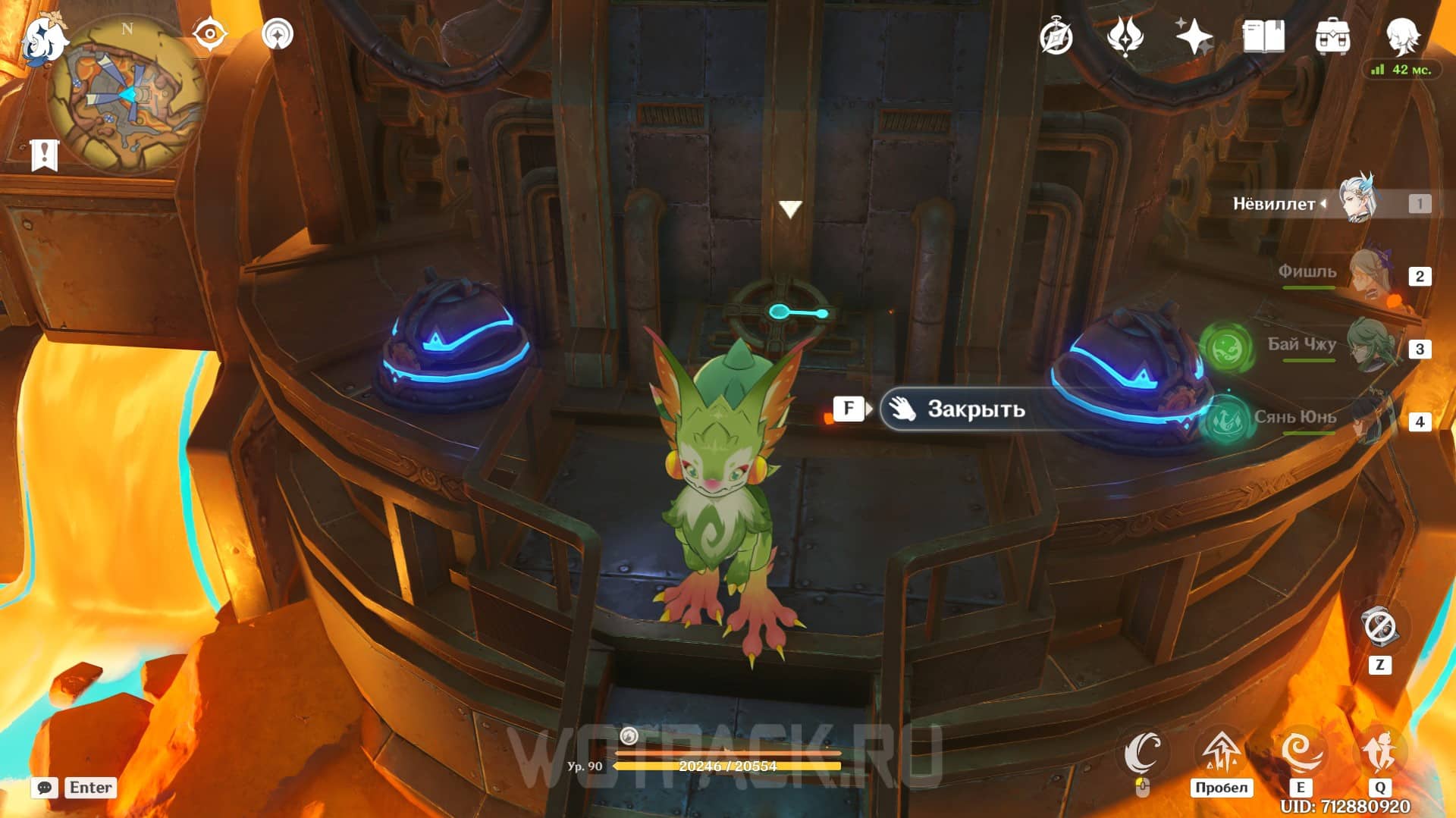
Task: Open the character profile icon
Action: [1402, 34]
